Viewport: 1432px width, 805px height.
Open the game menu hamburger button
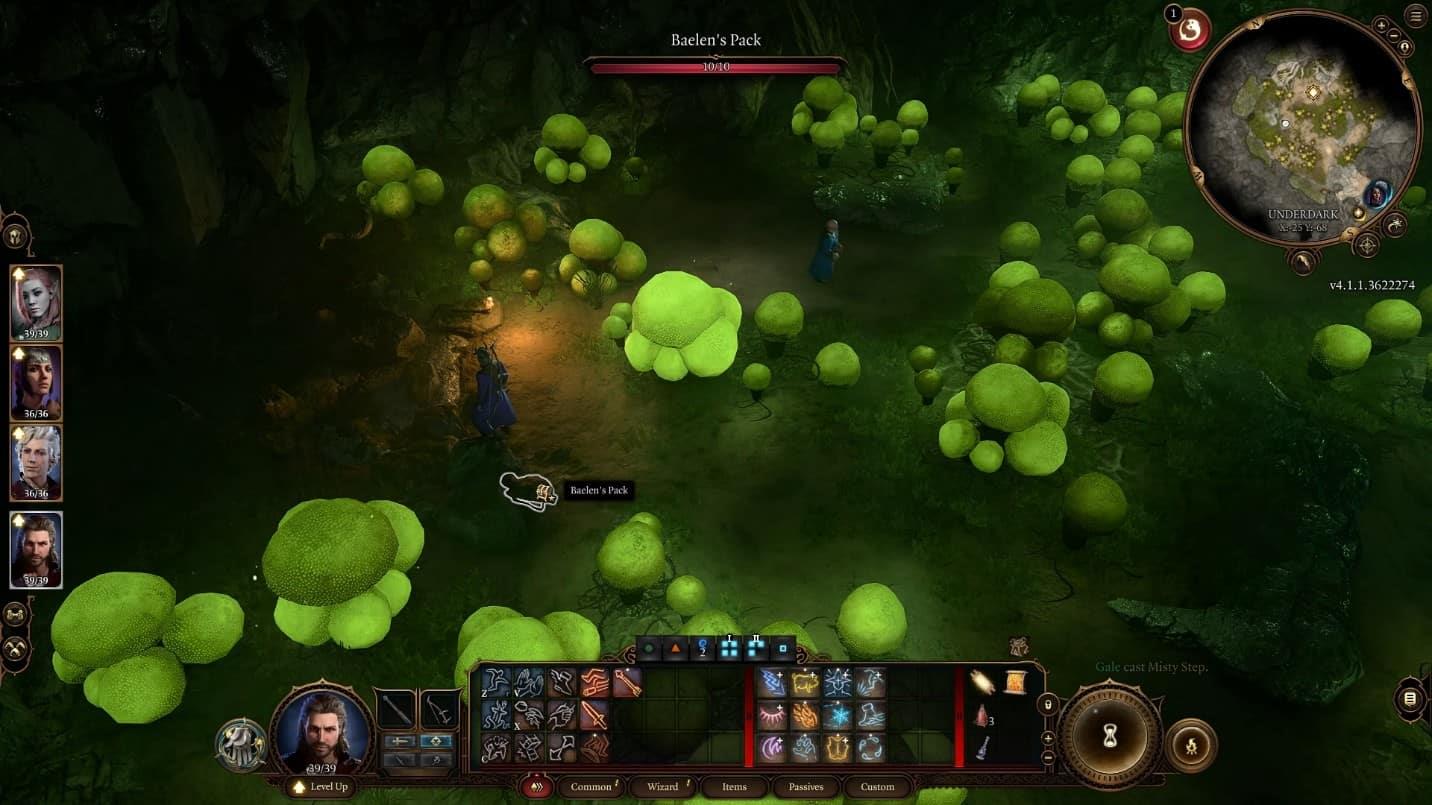(x=1416, y=15)
